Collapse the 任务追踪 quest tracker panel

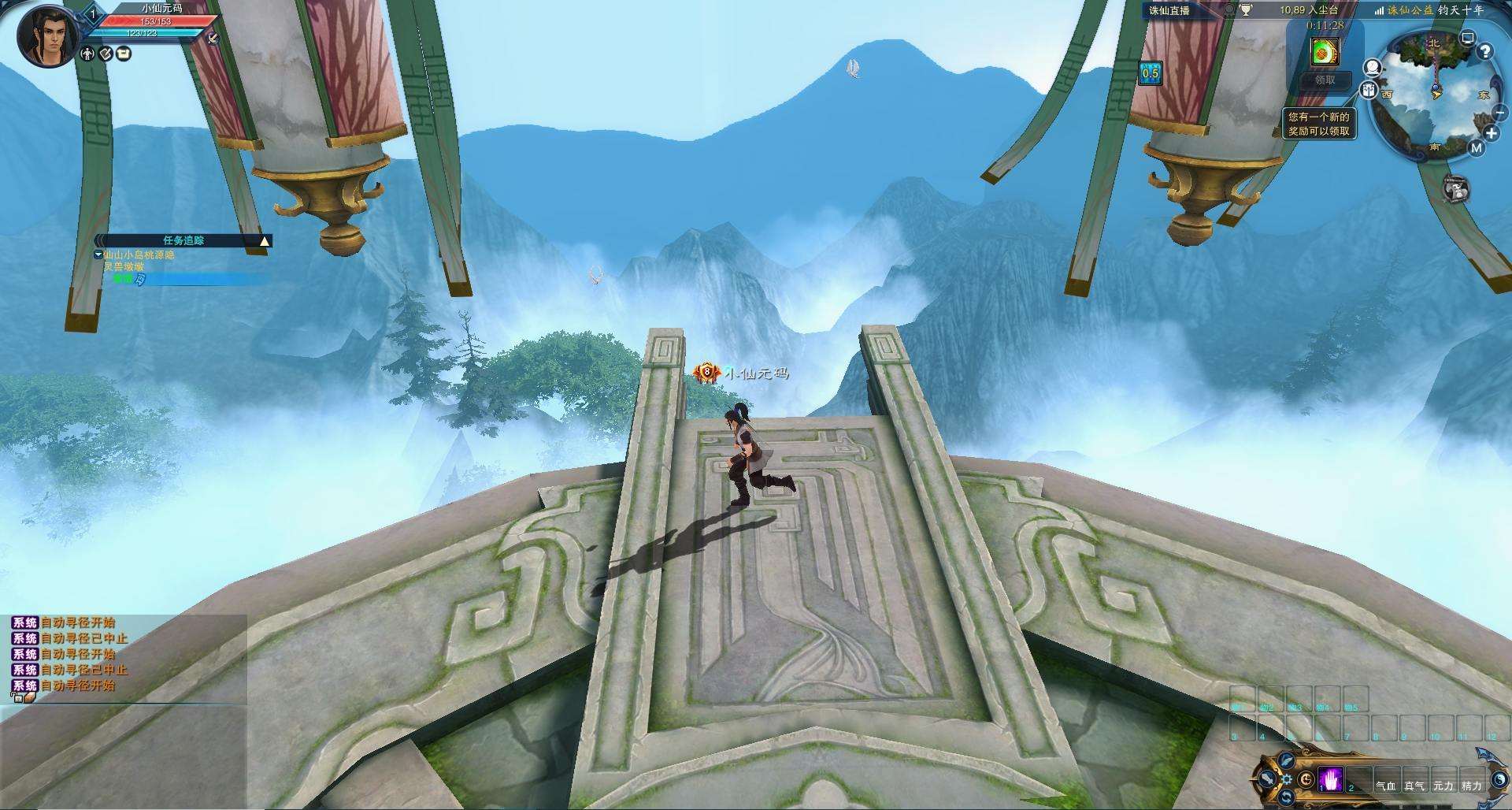265,241
